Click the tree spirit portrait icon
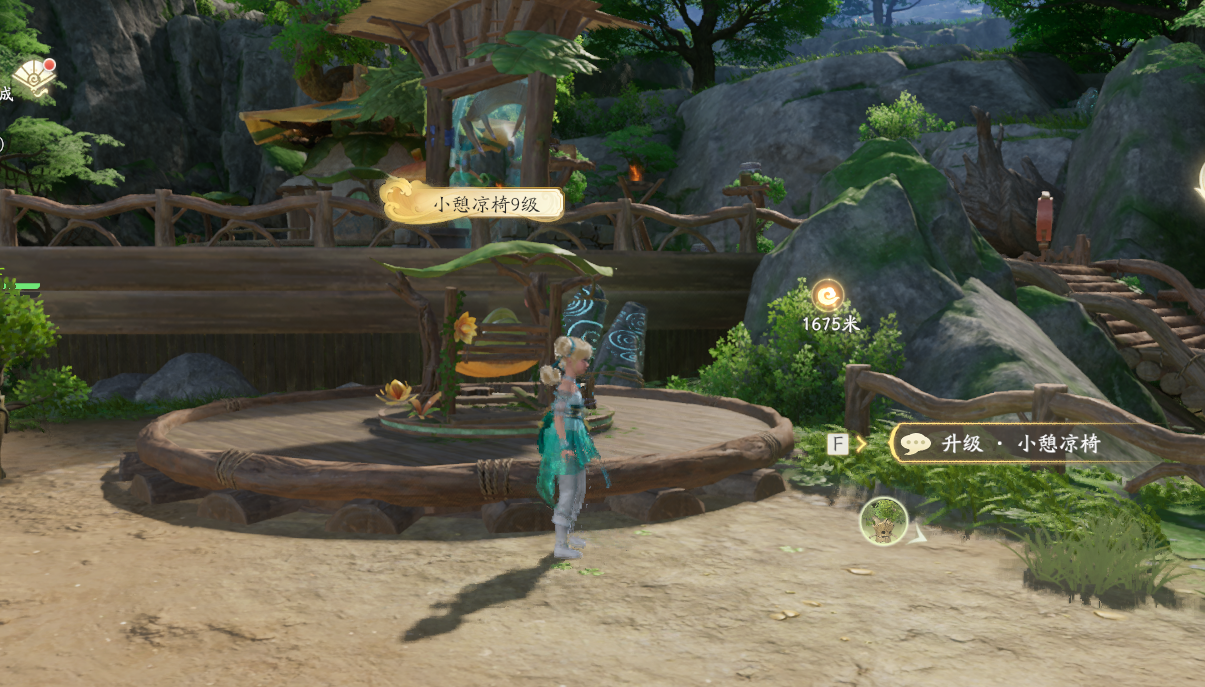 coord(883,521)
